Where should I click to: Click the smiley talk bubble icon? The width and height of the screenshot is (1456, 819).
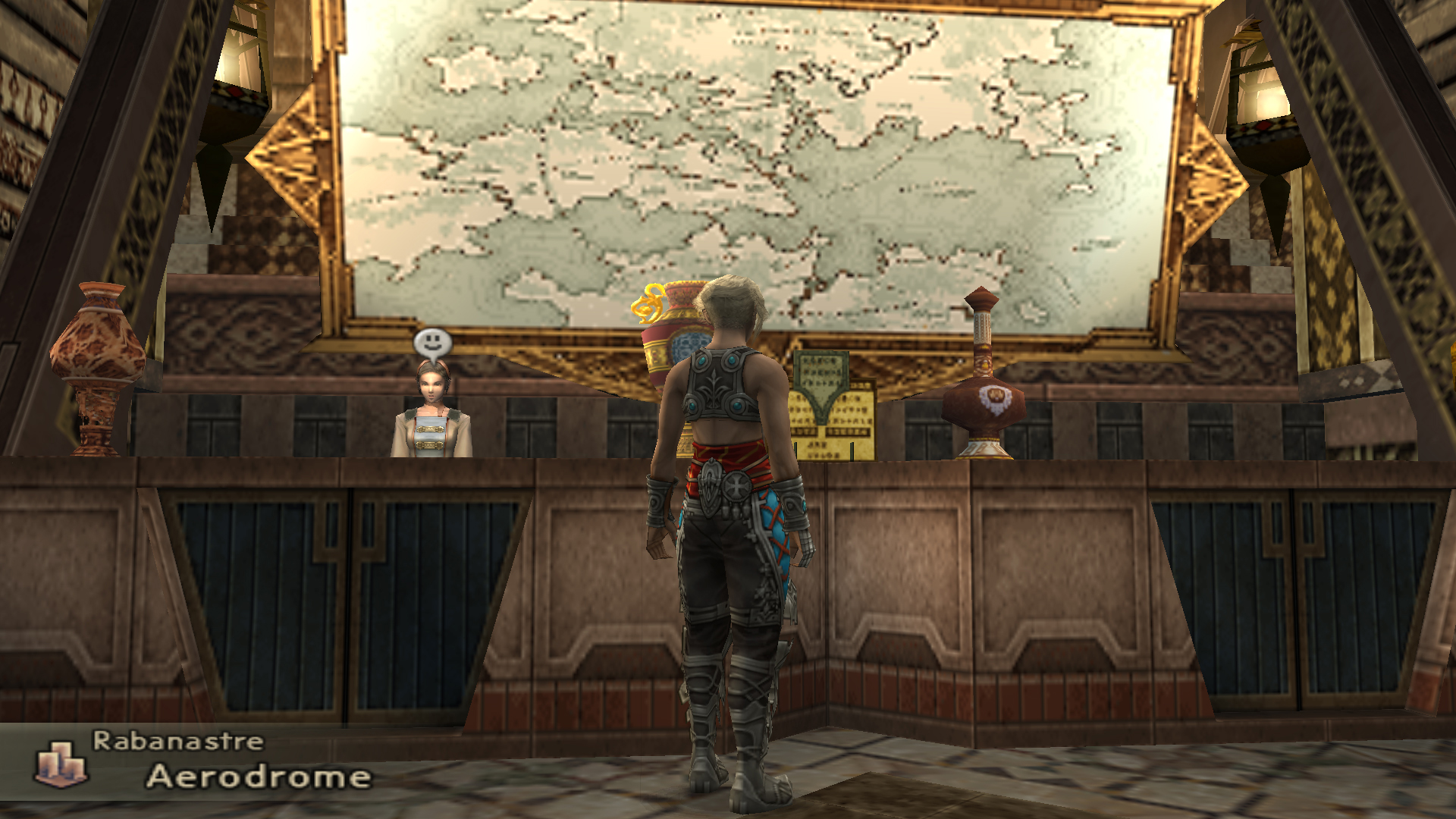pos(432,343)
